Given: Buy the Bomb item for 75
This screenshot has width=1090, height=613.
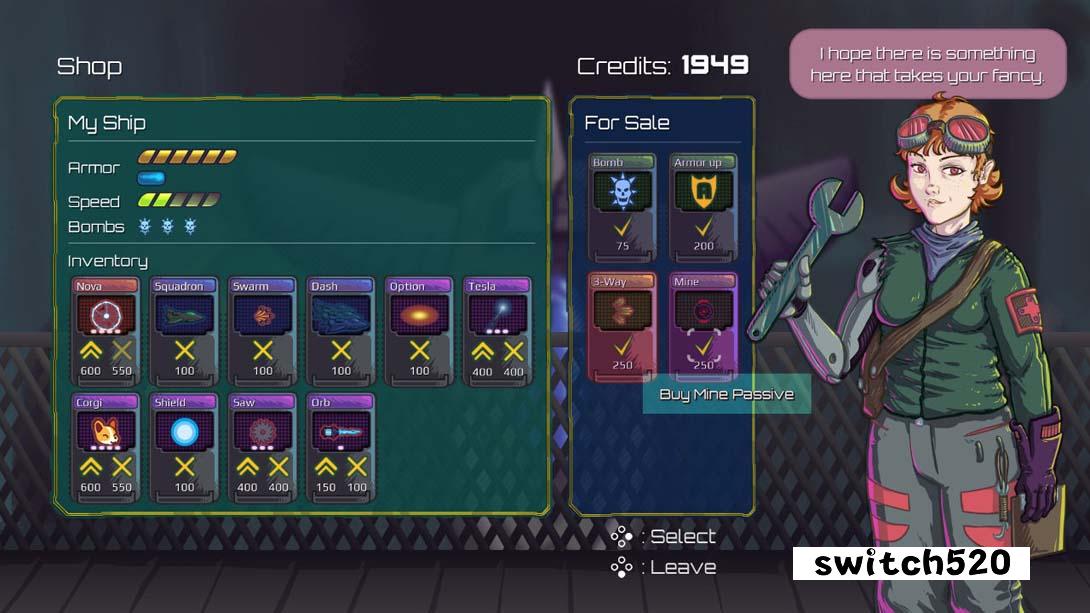Looking at the screenshot, I should click(x=622, y=208).
